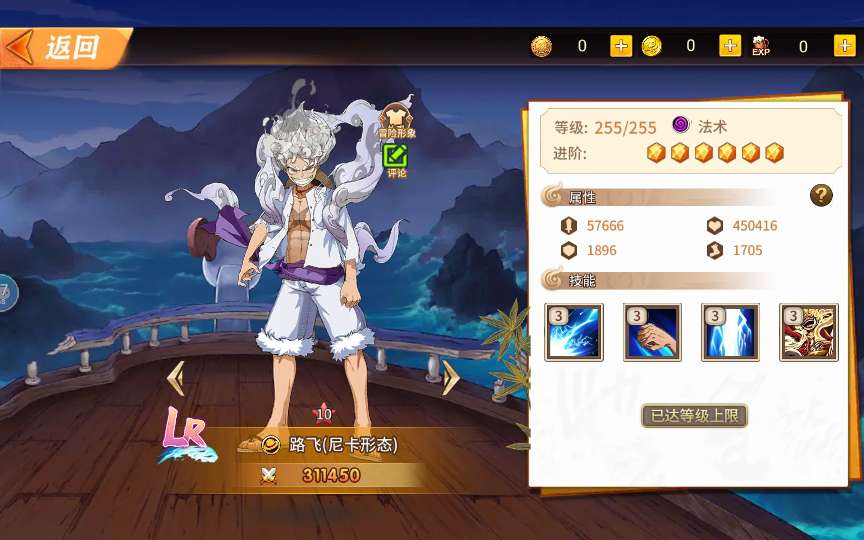The width and height of the screenshot is (864, 540).
Task: Switch to the previous character with left arrow
Action: pyautogui.click(x=176, y=378)
